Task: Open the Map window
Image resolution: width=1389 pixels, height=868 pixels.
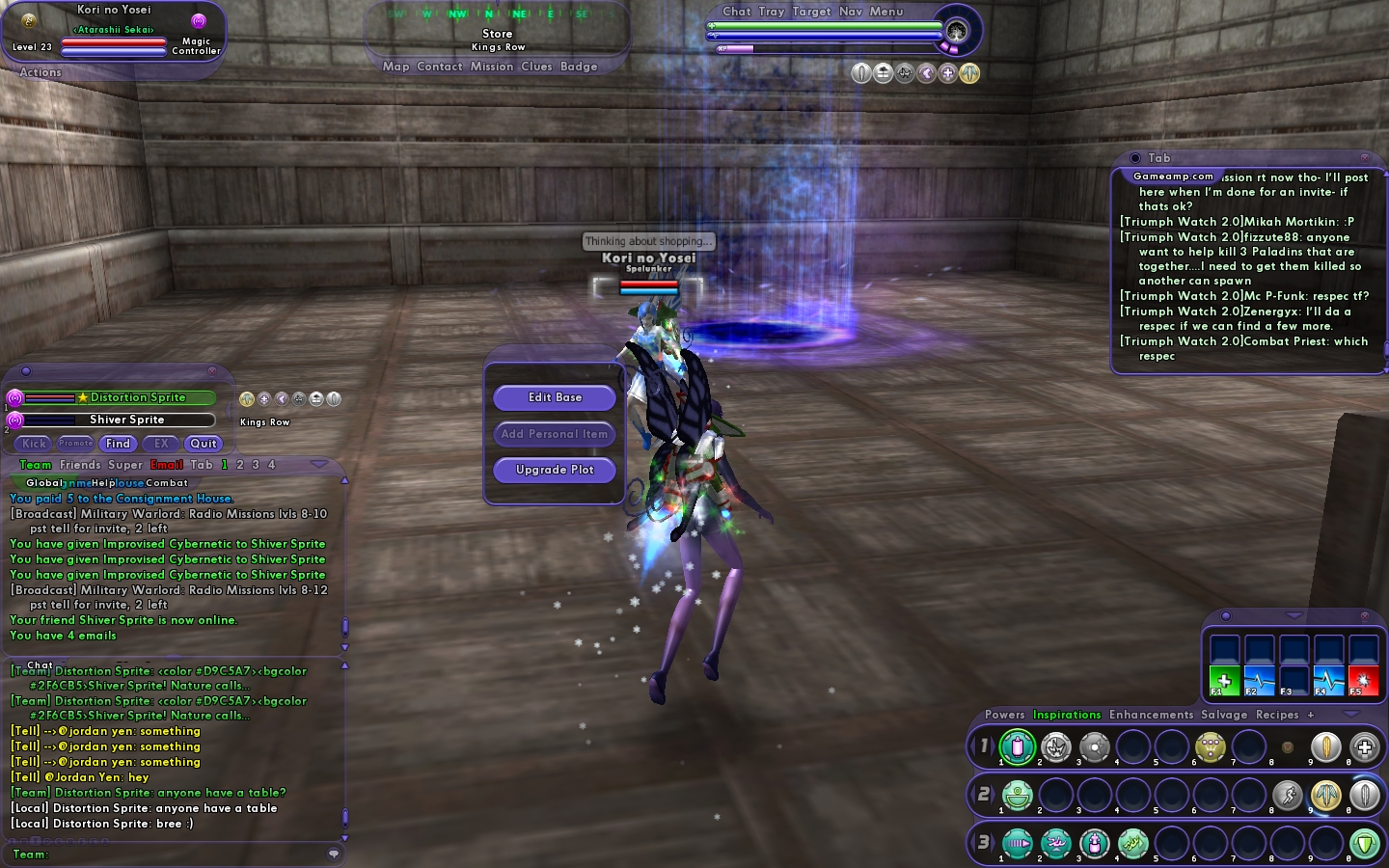Action: coord(395,67)
